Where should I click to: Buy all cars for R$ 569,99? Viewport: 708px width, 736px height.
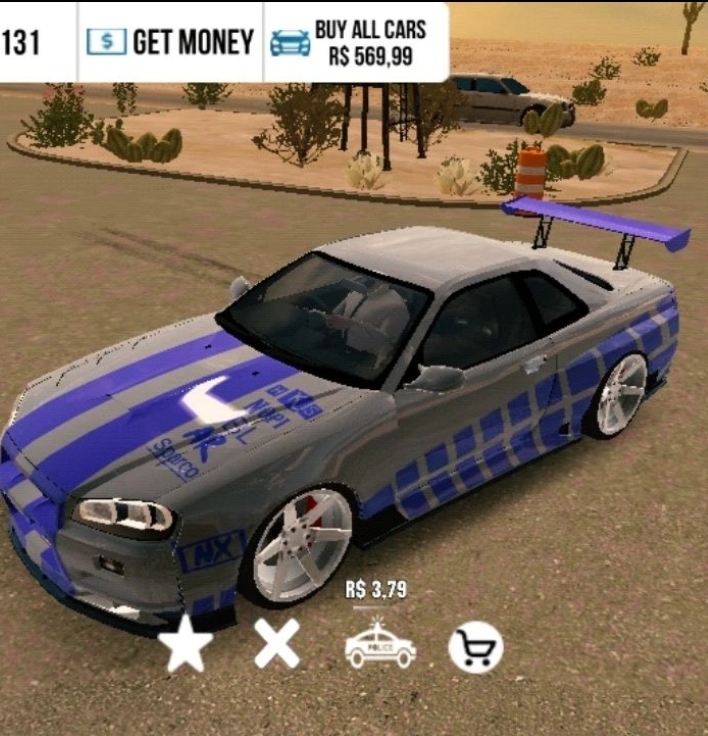click(355, 42)
